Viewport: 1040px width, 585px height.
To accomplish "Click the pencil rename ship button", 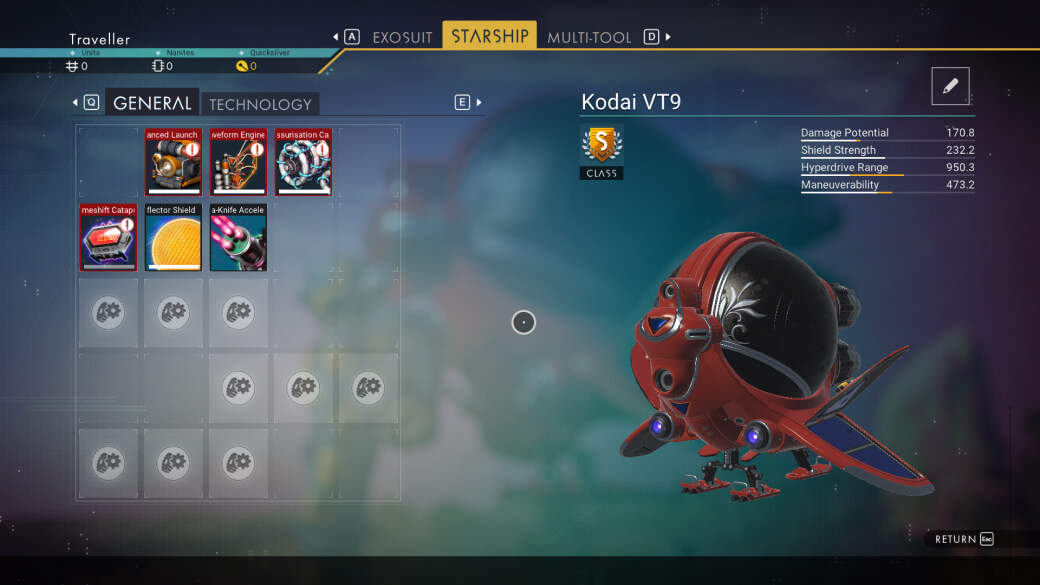I will (x=950, y=86).
